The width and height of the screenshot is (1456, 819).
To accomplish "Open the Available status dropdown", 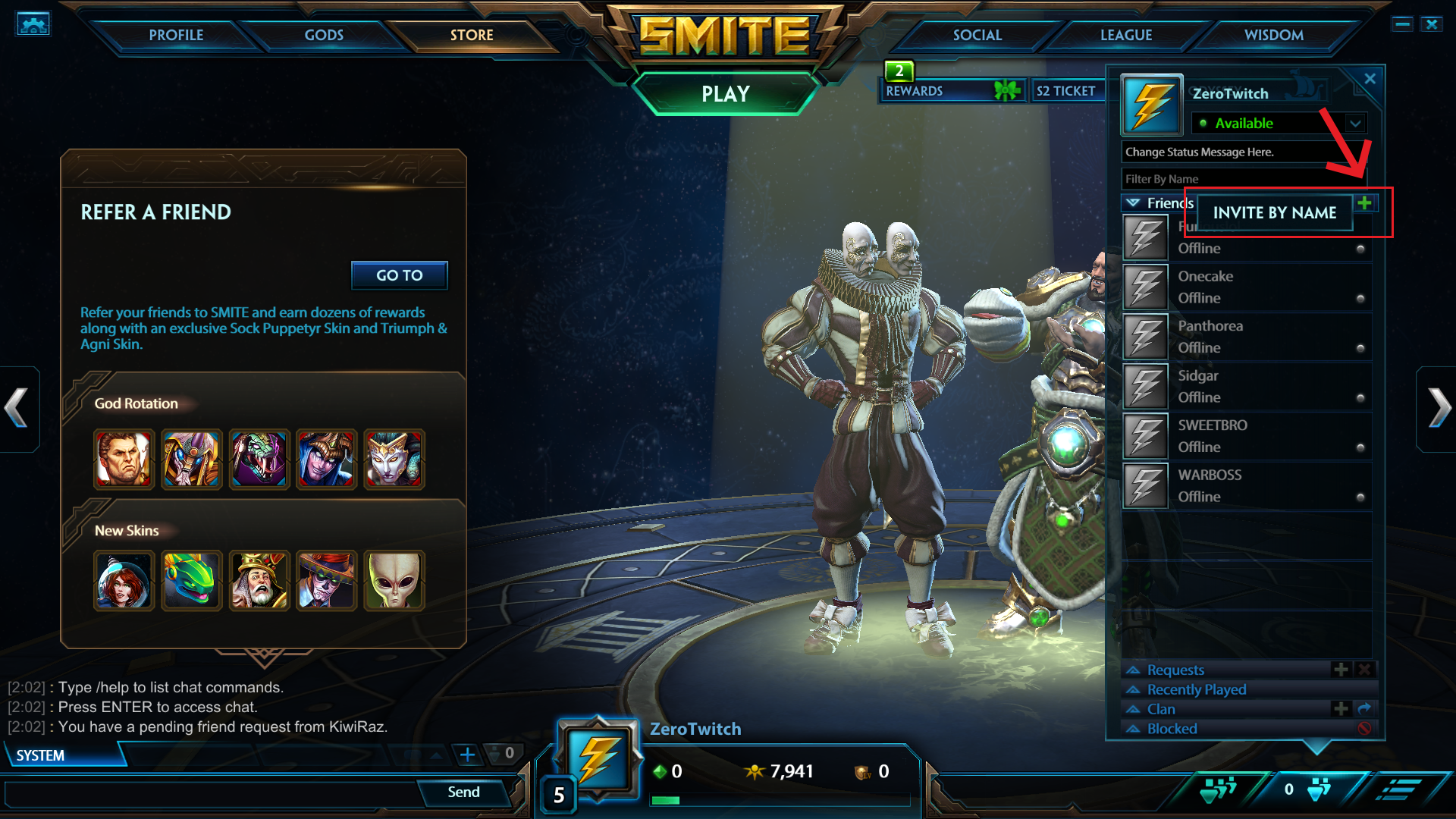I will coord(1354,123).
